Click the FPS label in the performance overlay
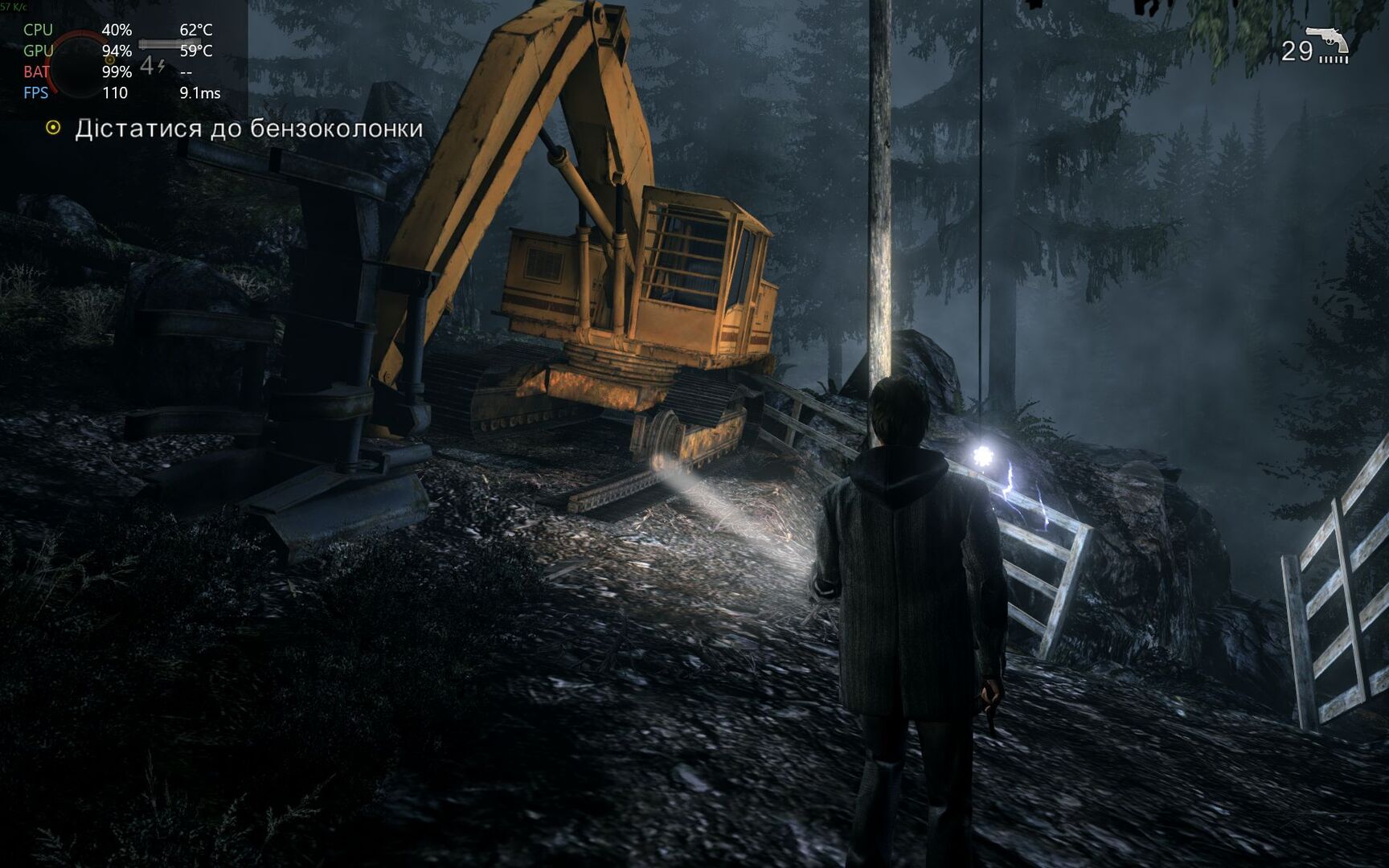Image resolution: width=1389 pixels, height=868 pixels. tap(36, 93)
